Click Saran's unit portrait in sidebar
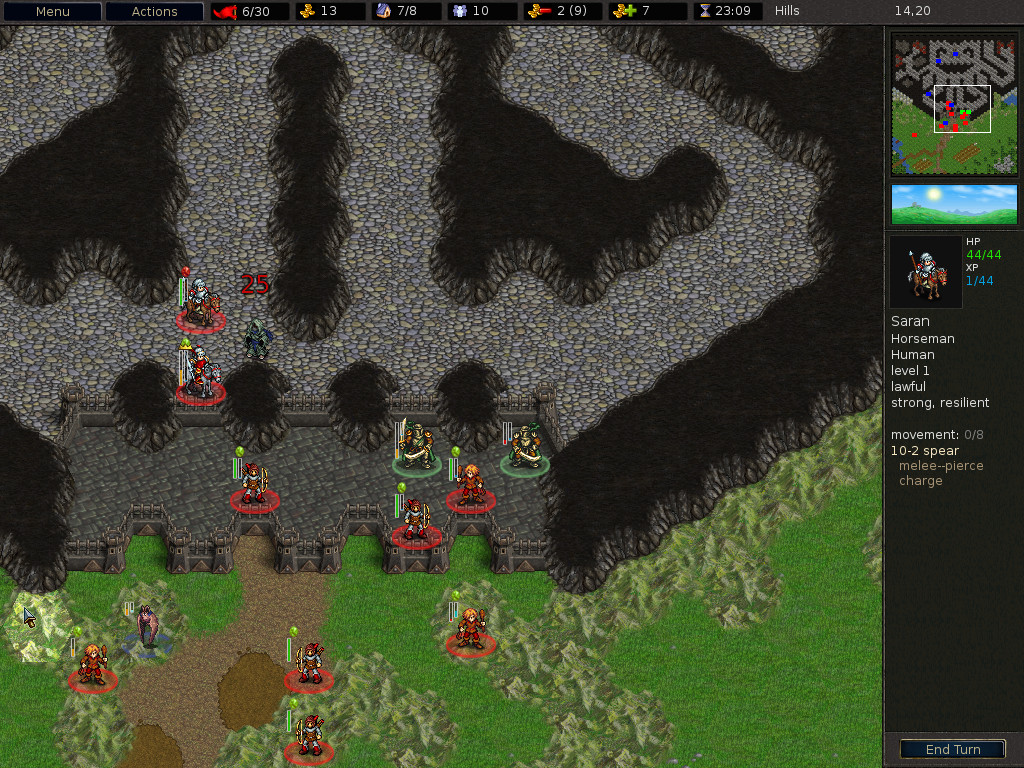The image size is (1024, 768). tap(925, 272)
